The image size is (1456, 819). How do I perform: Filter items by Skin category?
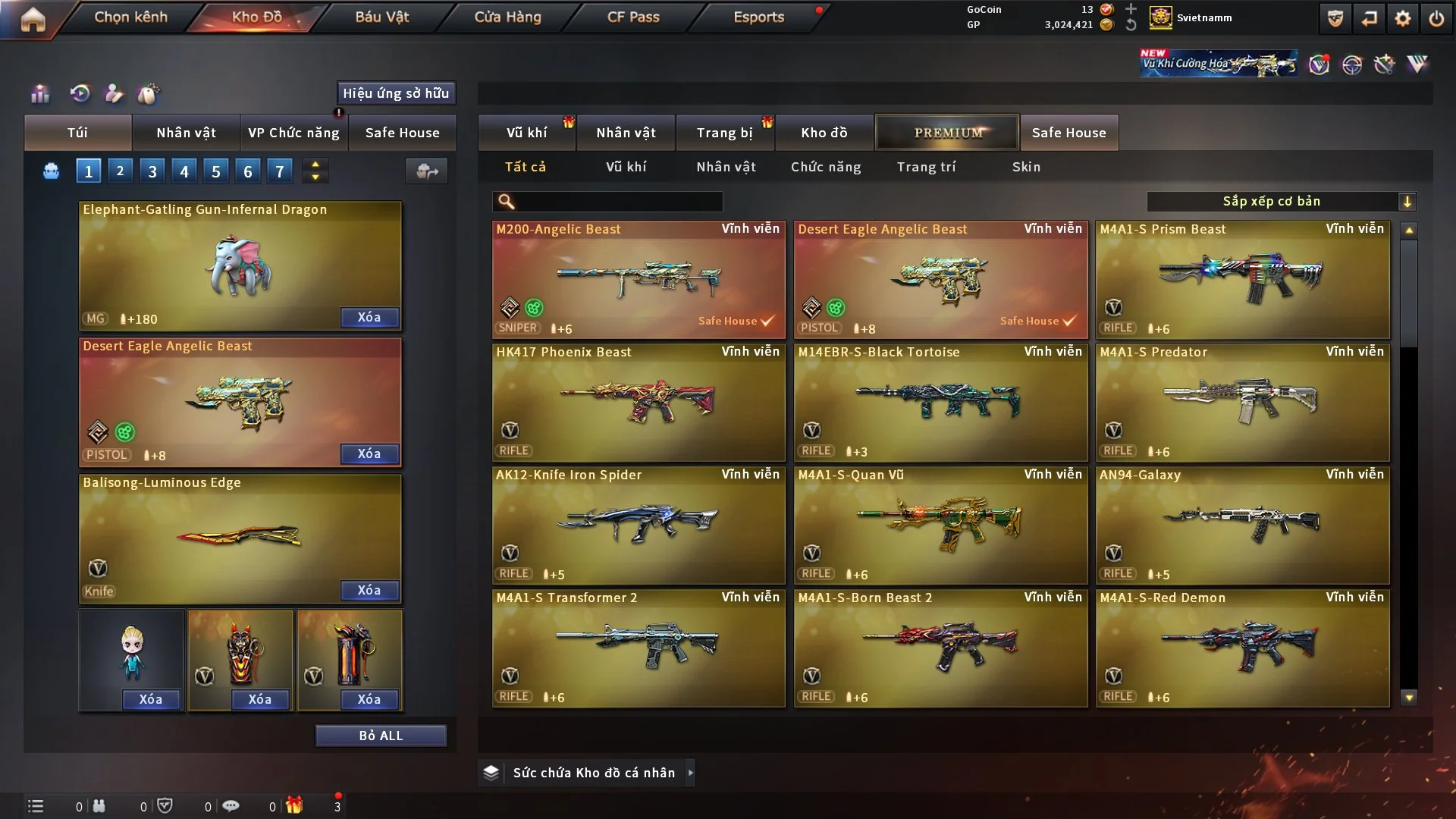[1026, 167]
